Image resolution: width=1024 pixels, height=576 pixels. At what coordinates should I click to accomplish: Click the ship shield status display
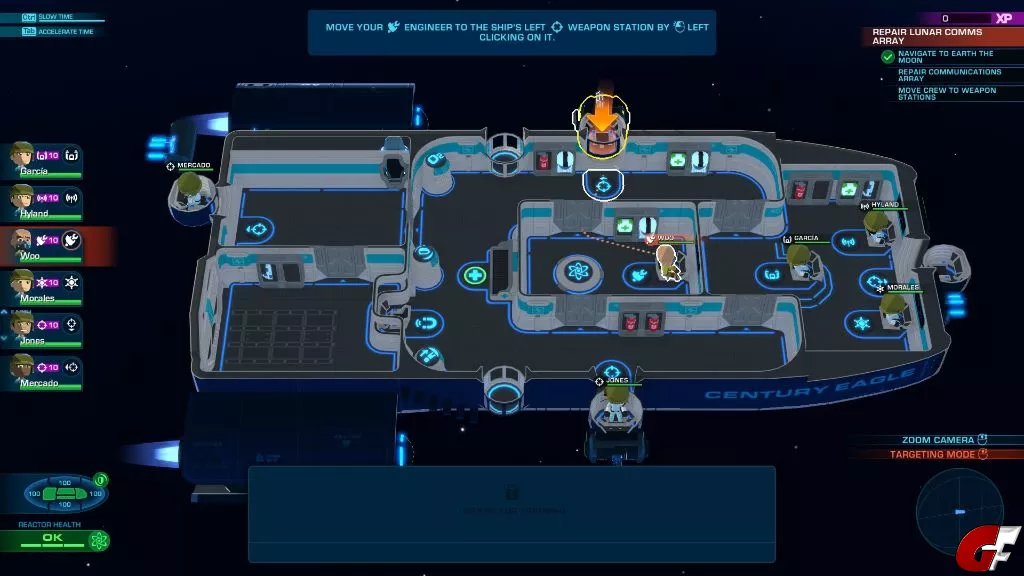pyautogui.click(x=67, y=494)
